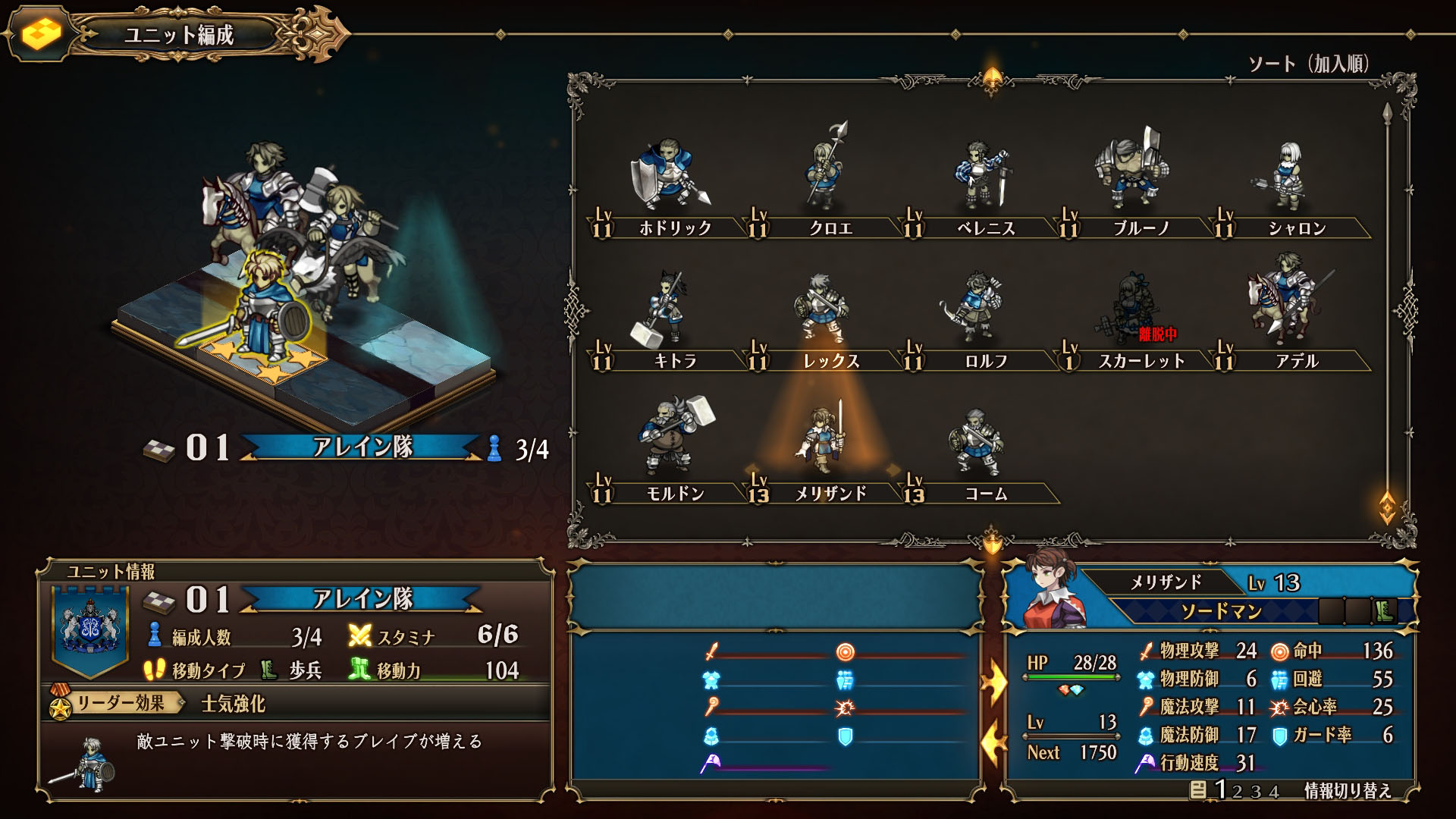Viewport: 1456px width, 819px height.
Task: Select the Alain squad (アレイン隊) banner
Action: coord(362,447)
